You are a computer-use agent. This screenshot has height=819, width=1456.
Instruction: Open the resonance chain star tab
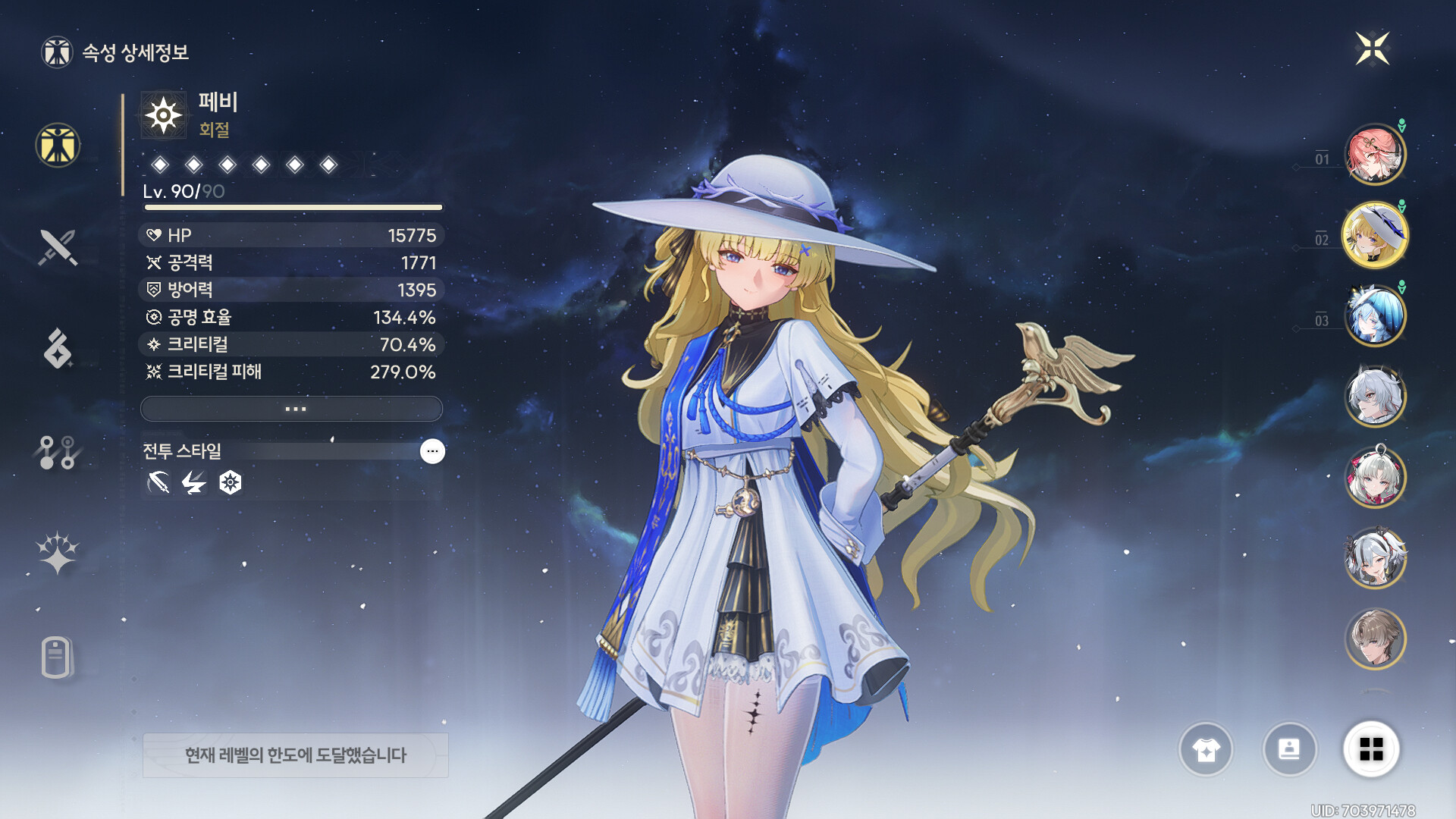(58, 553)
